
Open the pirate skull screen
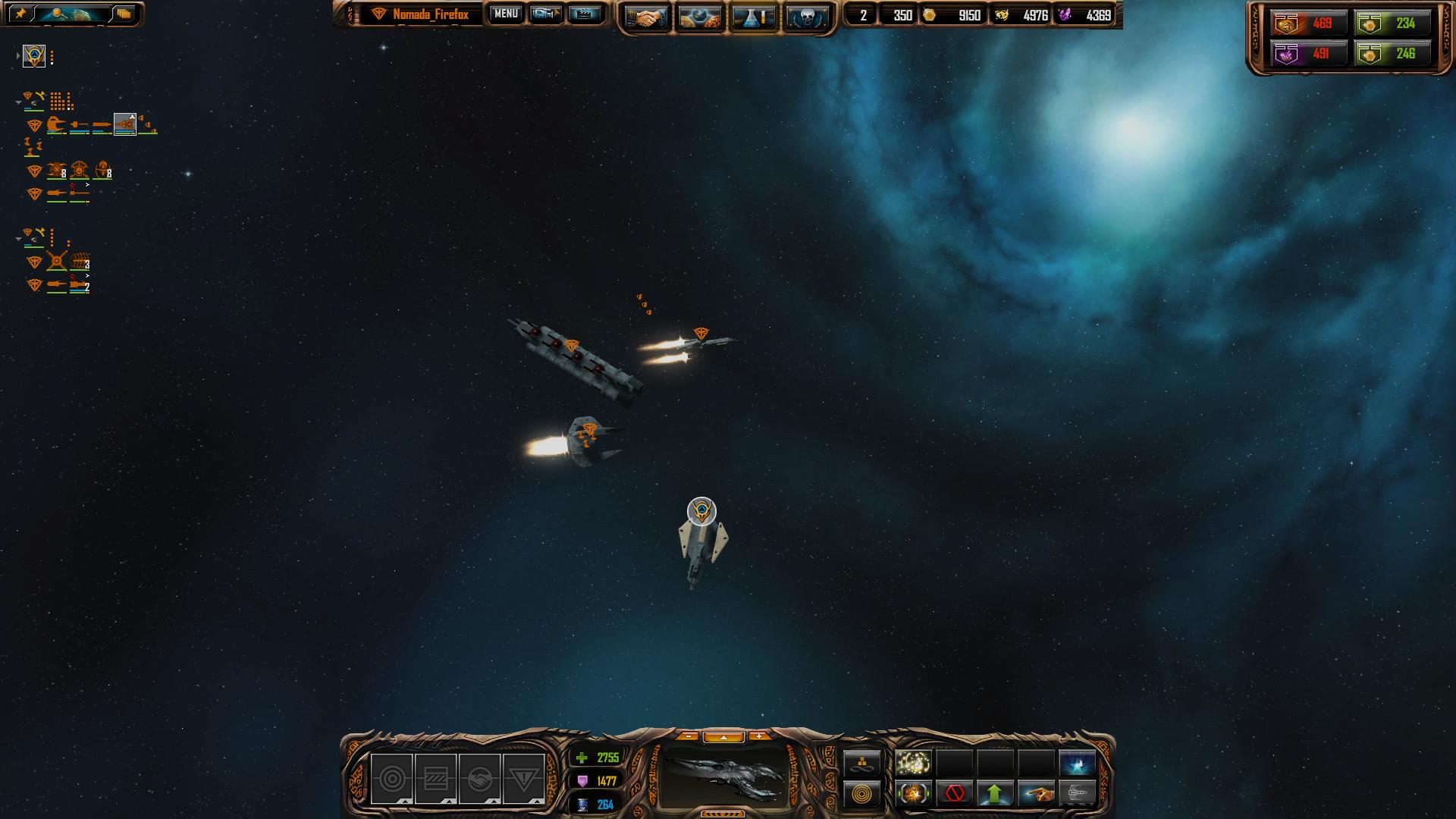[805, 17]
